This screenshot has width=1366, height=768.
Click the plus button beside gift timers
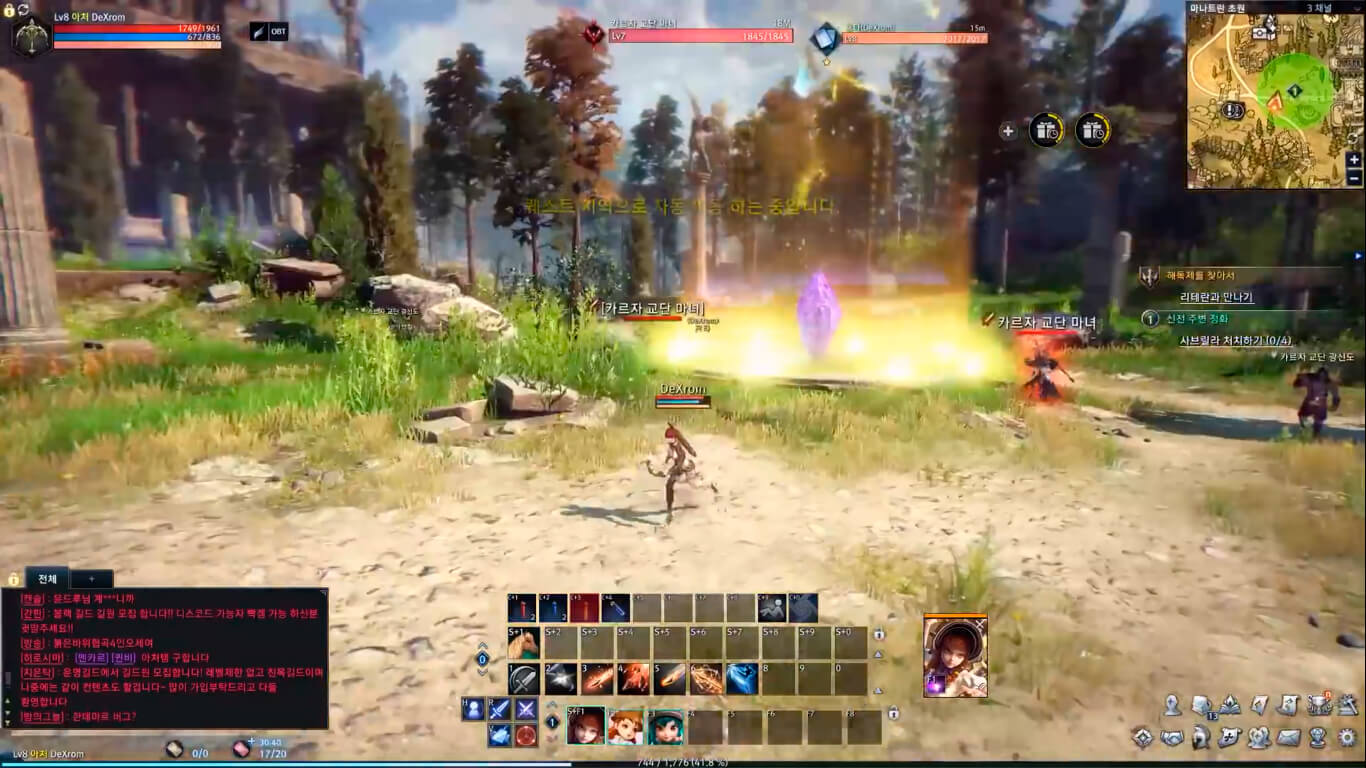(x=1007, y=131)
